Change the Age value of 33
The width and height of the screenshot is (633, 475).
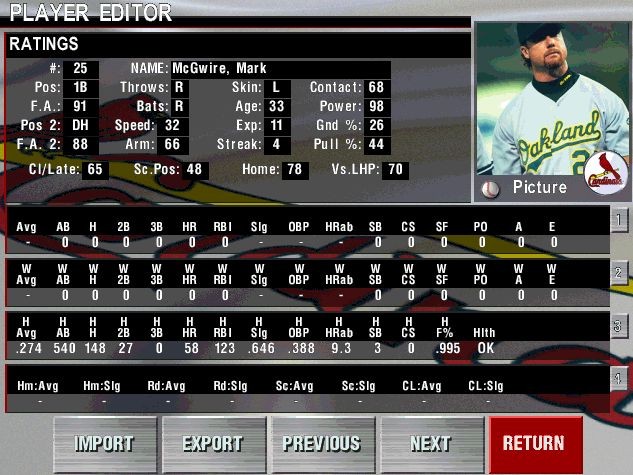tap(277, 106)
